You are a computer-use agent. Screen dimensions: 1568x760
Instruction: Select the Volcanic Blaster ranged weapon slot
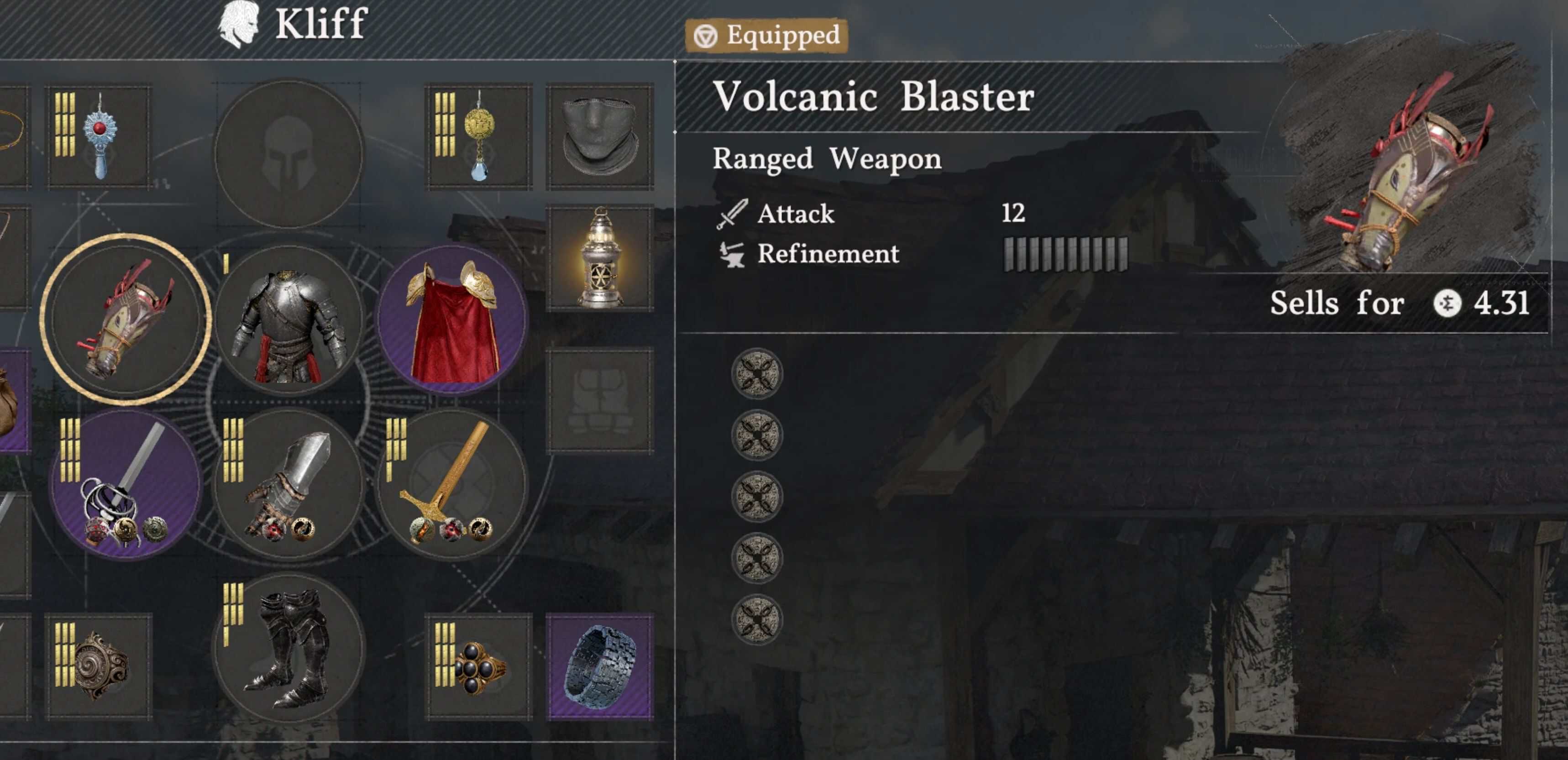(x=126, y=320)
